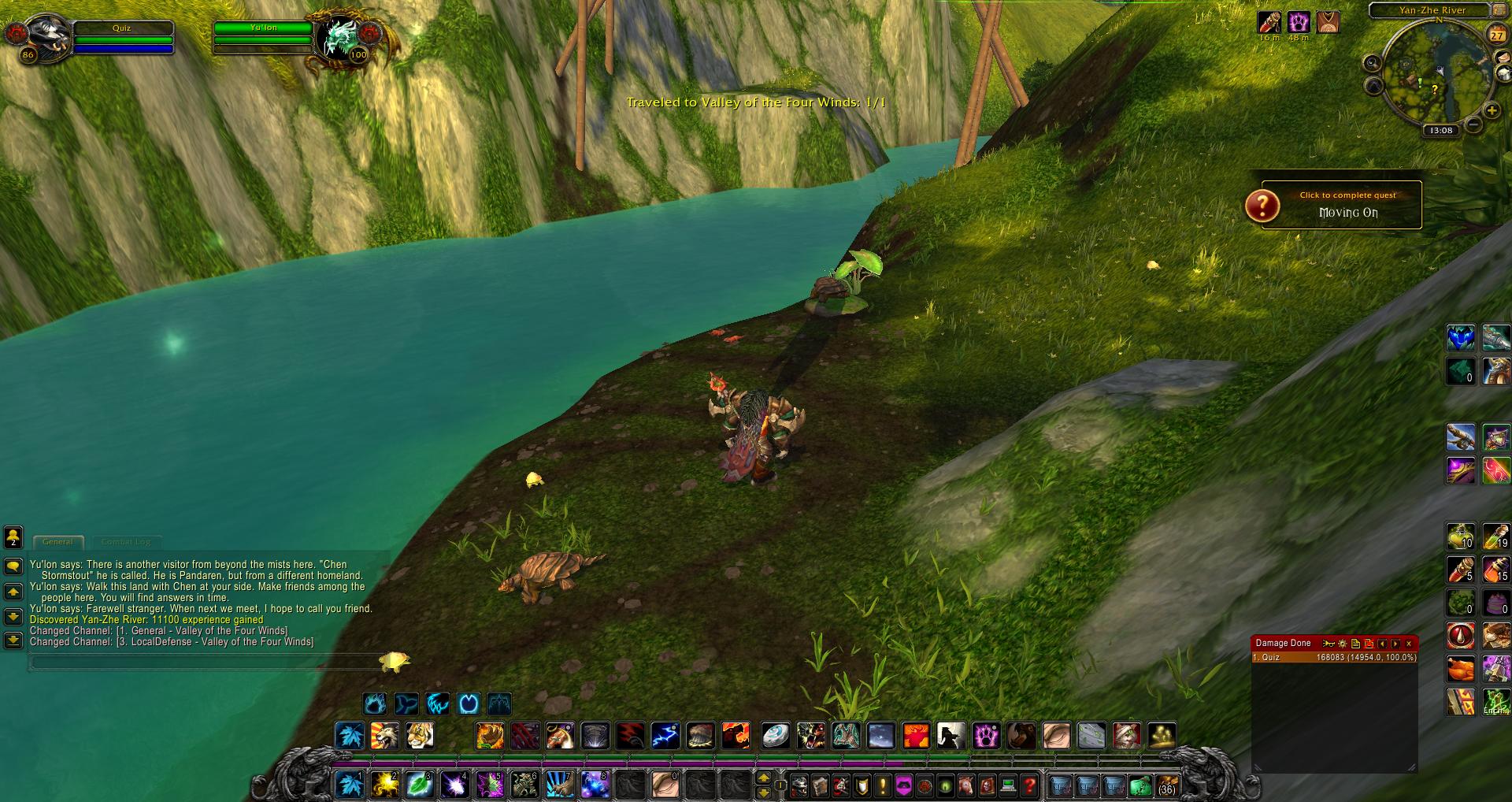The height and width of the screenshot is (802, 1512).
Task: Activate the blue lightning bolt ability
Action: coord(665,736)
